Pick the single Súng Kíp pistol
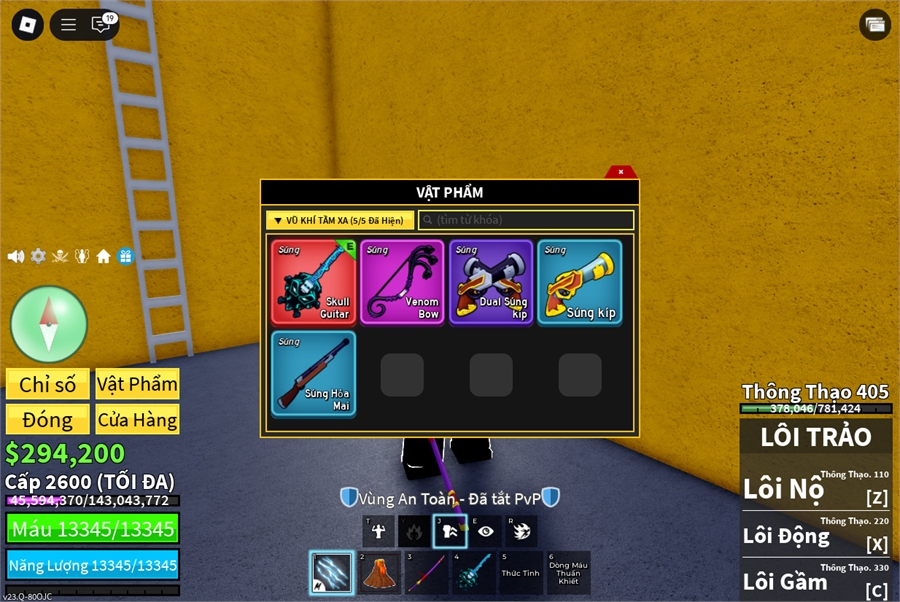 (x=579, y=281)
